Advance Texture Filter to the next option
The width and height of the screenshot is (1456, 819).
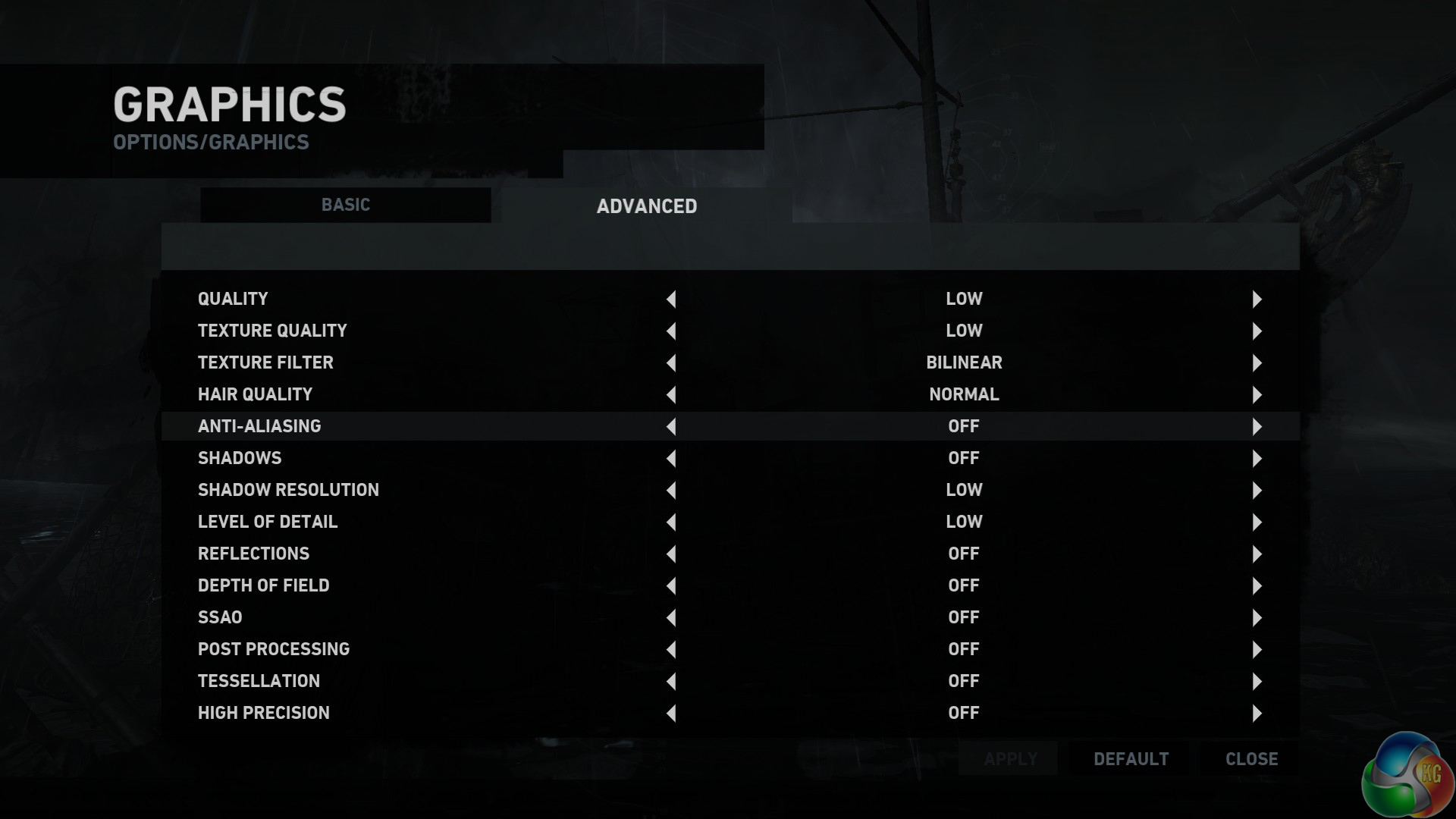point(1257,363)
